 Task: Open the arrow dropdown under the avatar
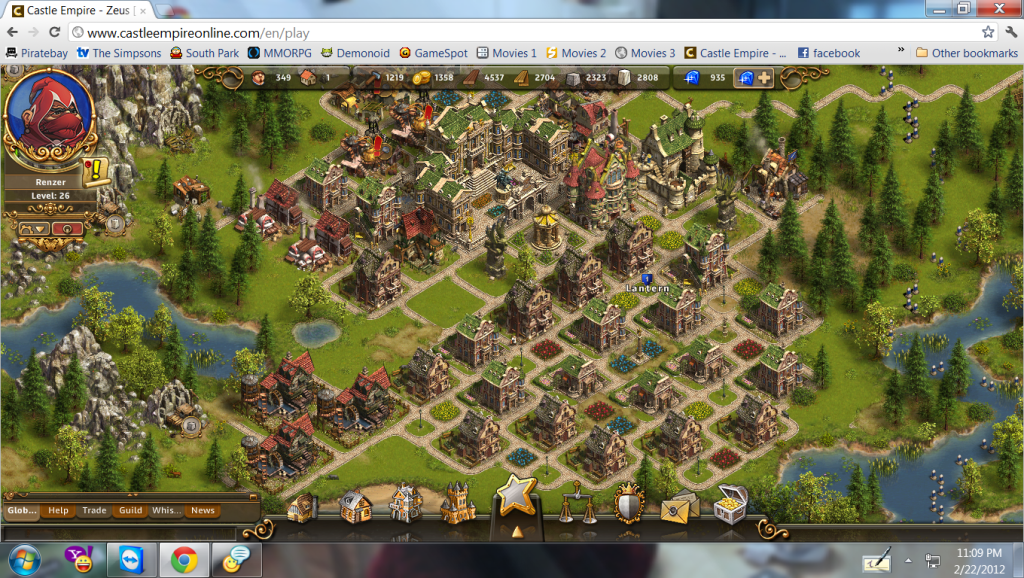pos(33,228)
